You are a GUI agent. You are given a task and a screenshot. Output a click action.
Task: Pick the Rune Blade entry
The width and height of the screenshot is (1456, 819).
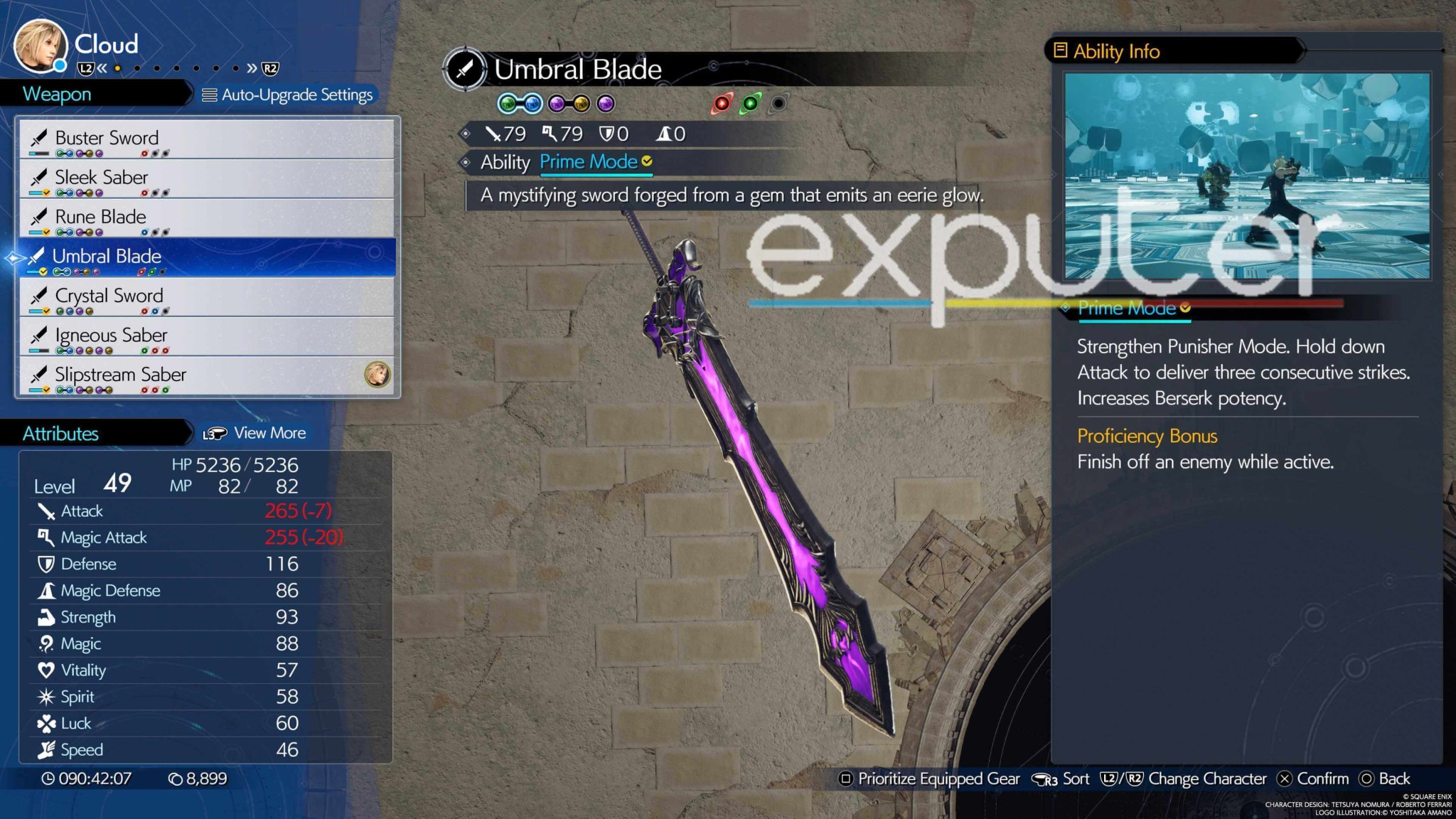click(206, 218)
